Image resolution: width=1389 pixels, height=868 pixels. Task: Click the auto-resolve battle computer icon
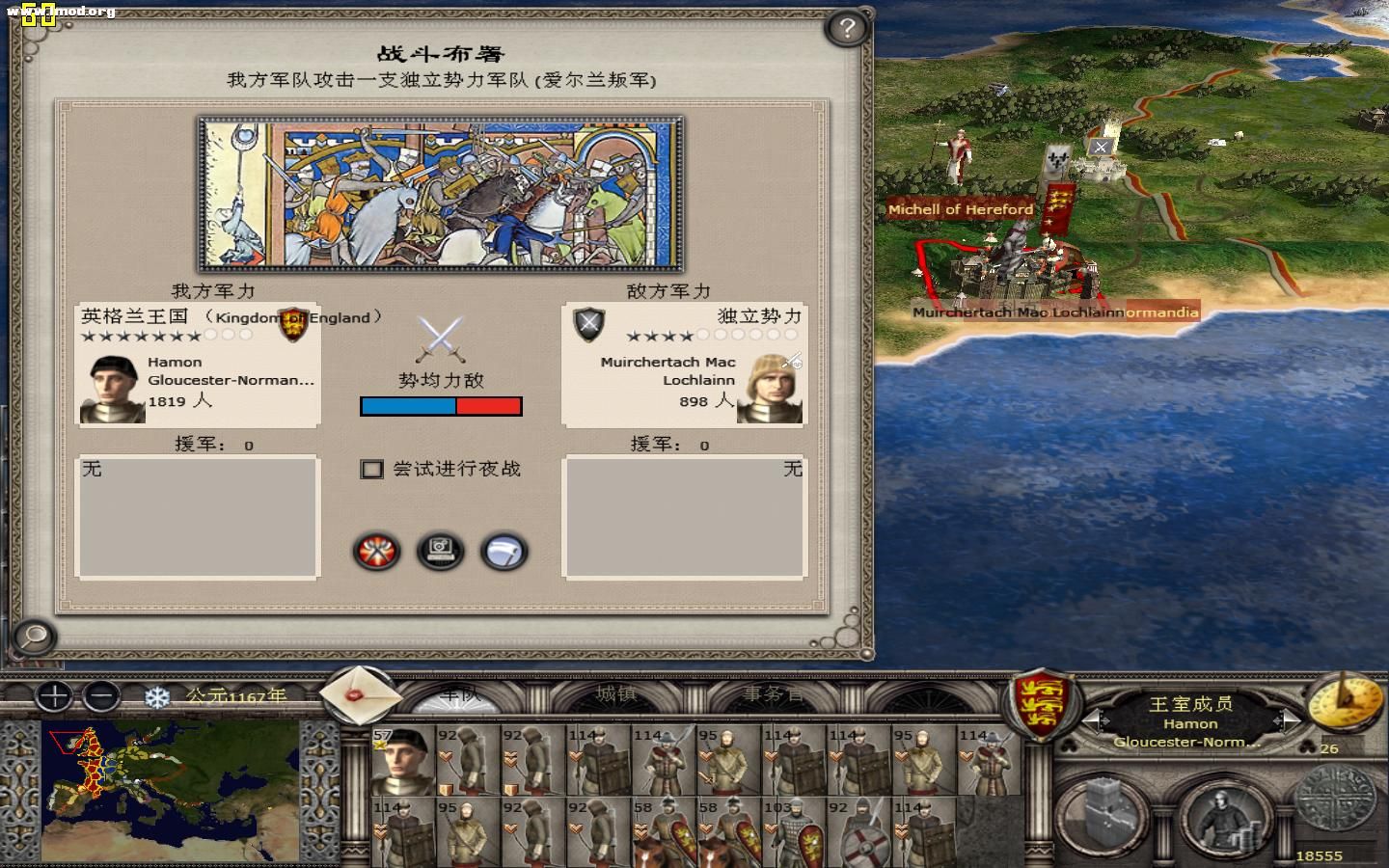tap(441, 552)
